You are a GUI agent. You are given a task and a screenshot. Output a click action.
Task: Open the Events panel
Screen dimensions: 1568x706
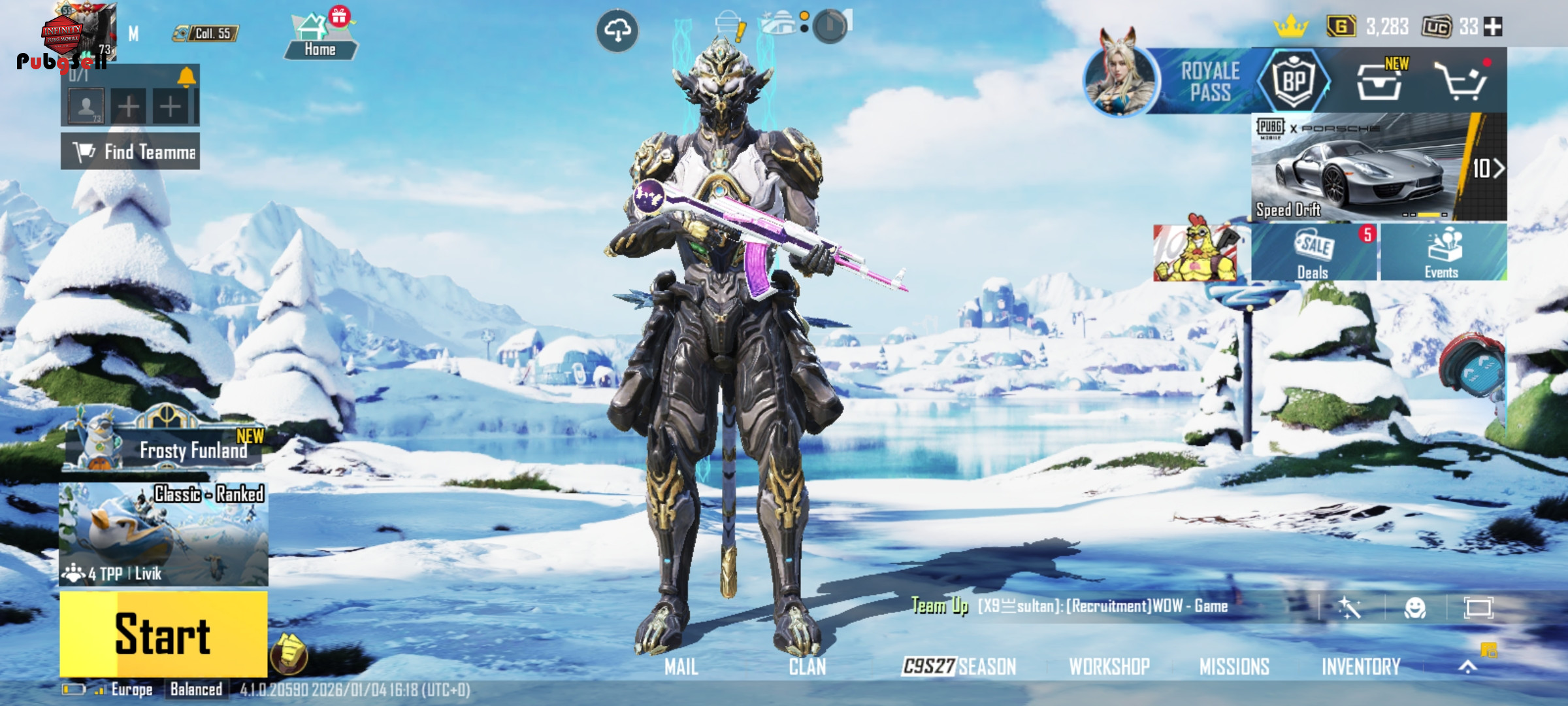1443,253
